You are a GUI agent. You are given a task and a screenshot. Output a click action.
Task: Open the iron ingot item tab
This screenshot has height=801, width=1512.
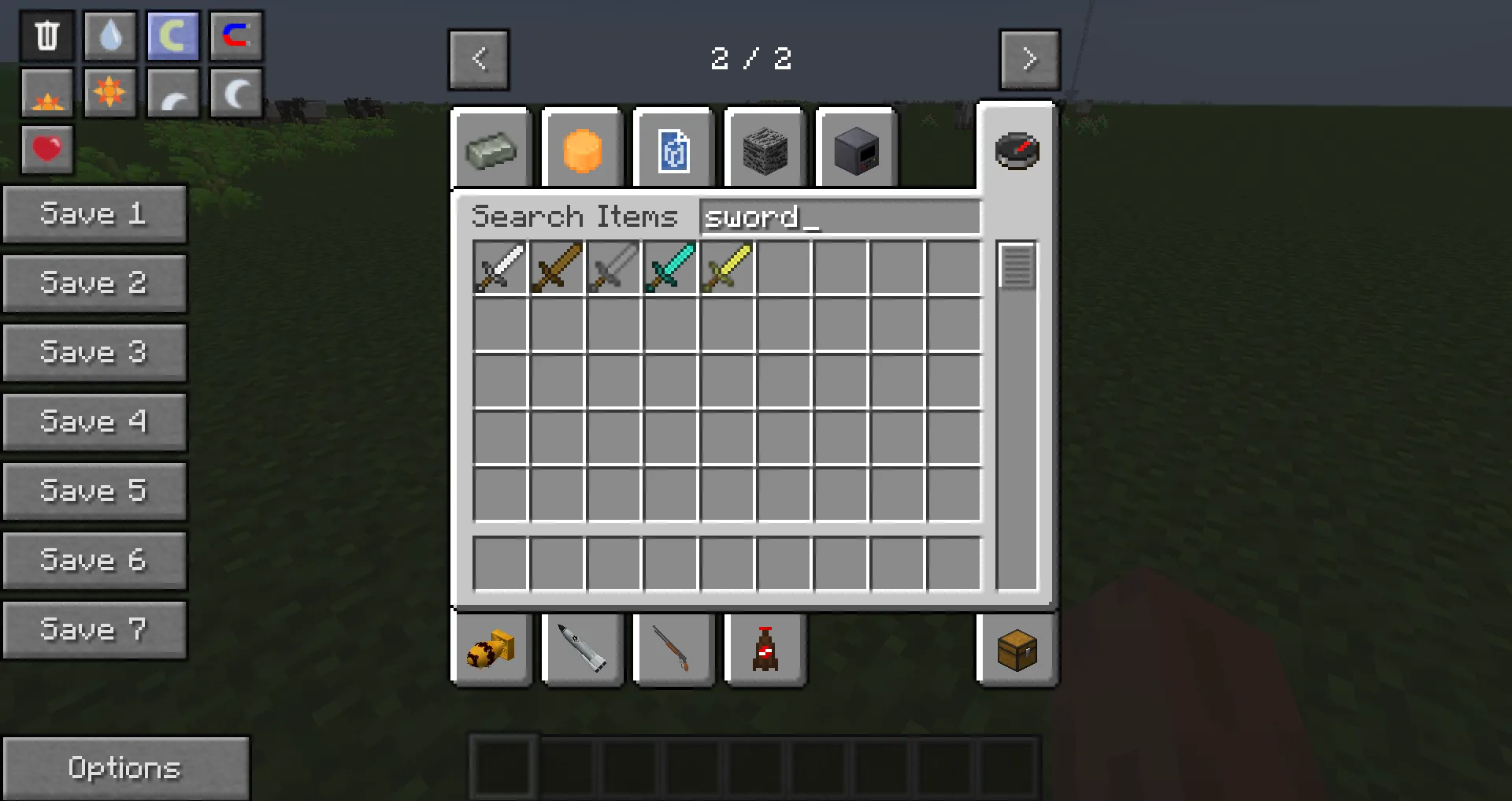pyautogui.click(x=491, y=150)
